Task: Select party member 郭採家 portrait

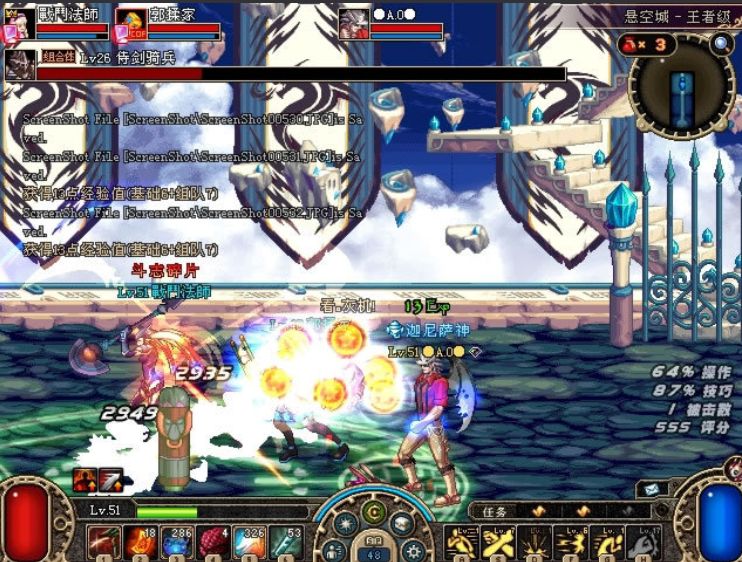Action: pyautogui.click(x=130, y=24)
